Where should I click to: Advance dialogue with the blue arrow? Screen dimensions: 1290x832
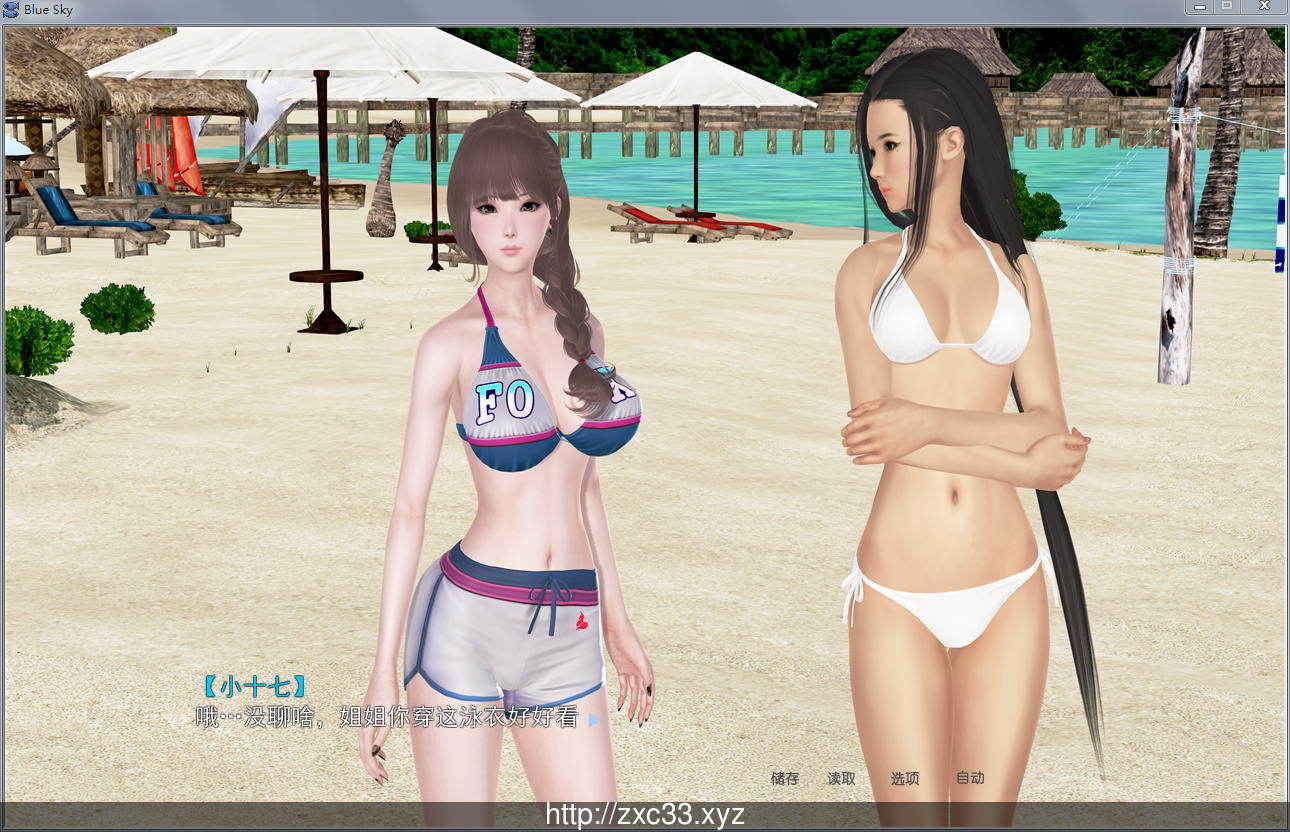click(x=595, y=719)
